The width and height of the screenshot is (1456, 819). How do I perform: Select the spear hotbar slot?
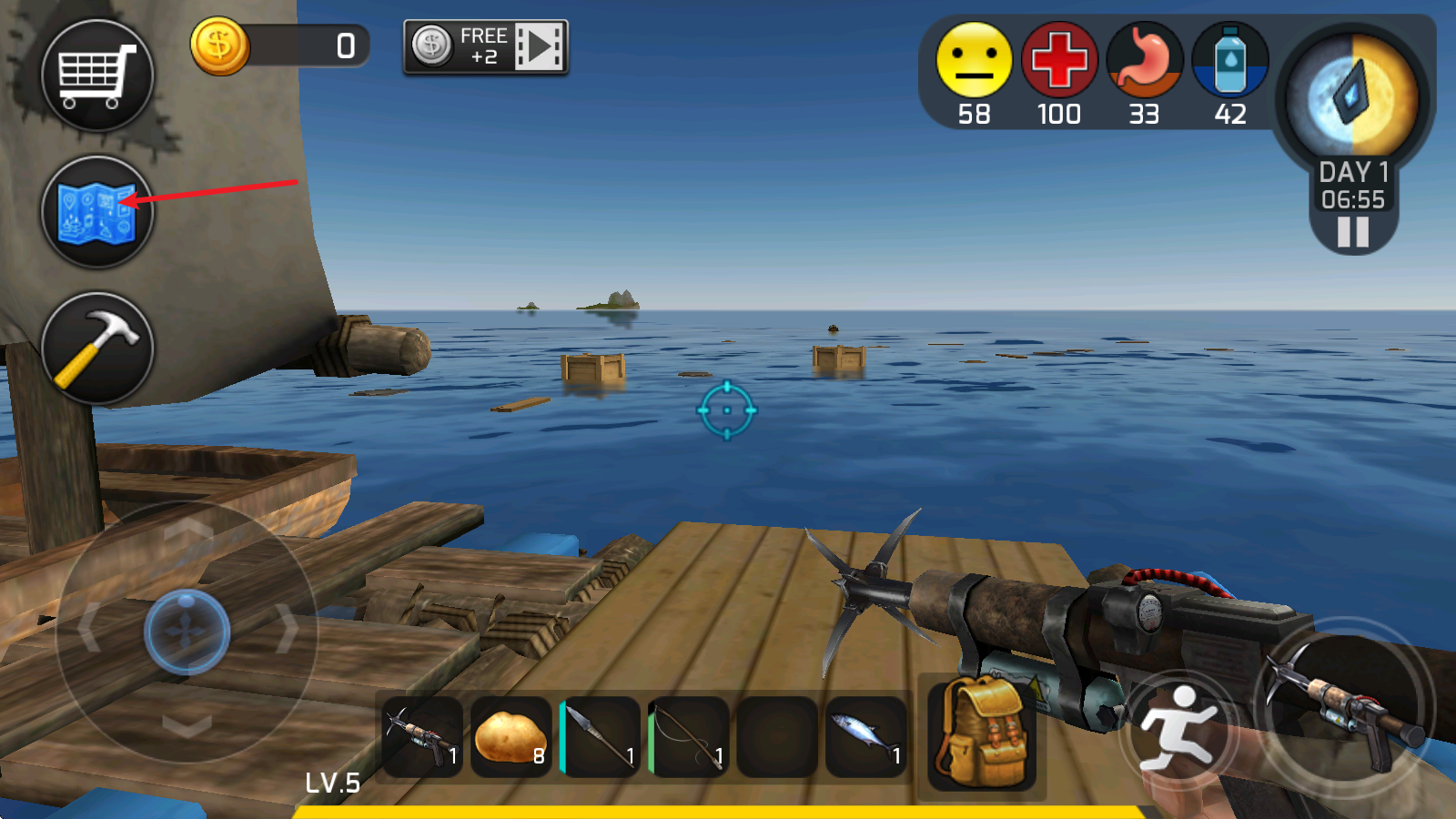599,736
